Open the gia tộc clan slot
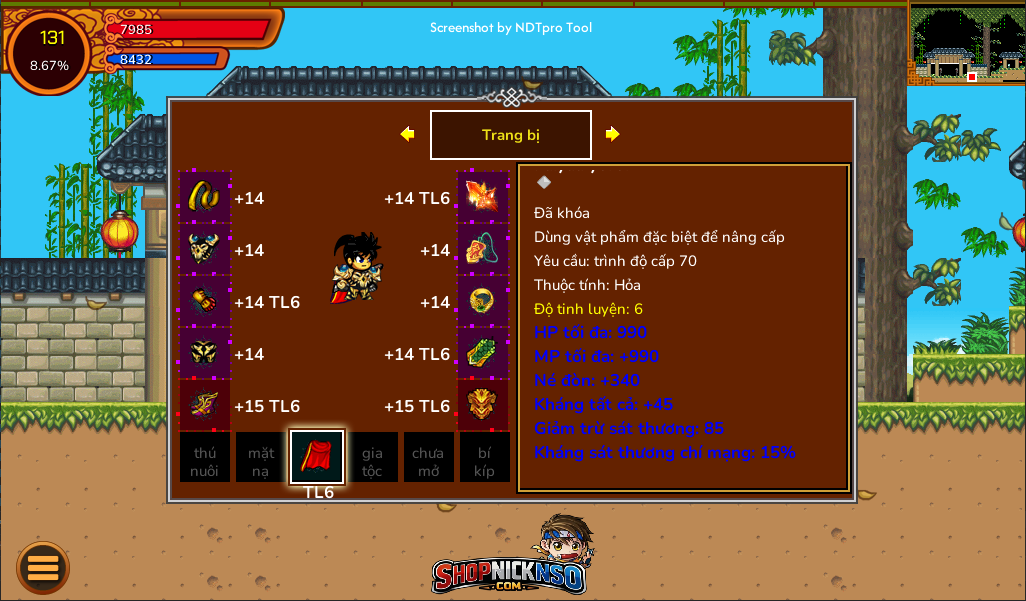 pyautogui.click(x=372, y=458)
